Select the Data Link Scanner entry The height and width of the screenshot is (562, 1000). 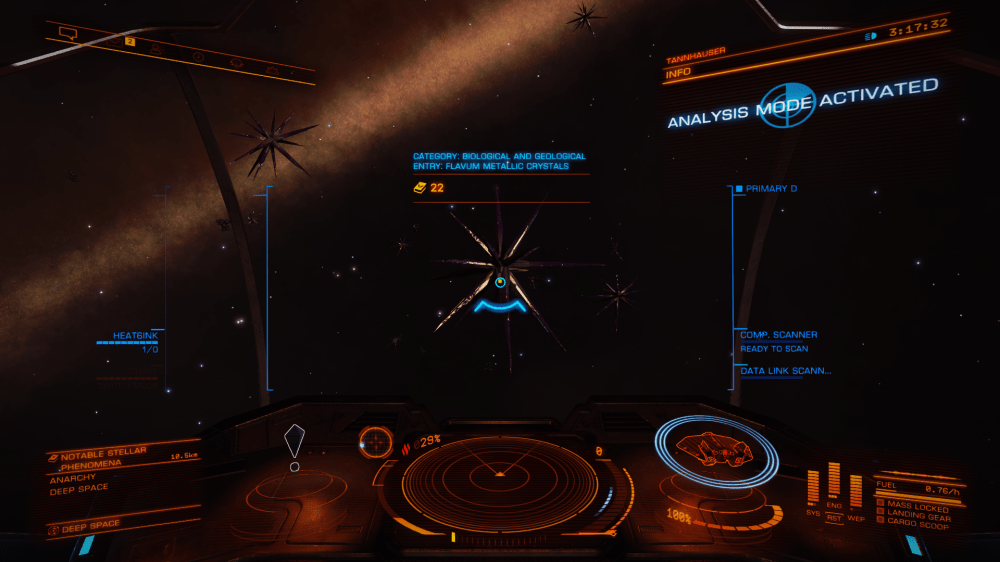[x=785, y=371]
